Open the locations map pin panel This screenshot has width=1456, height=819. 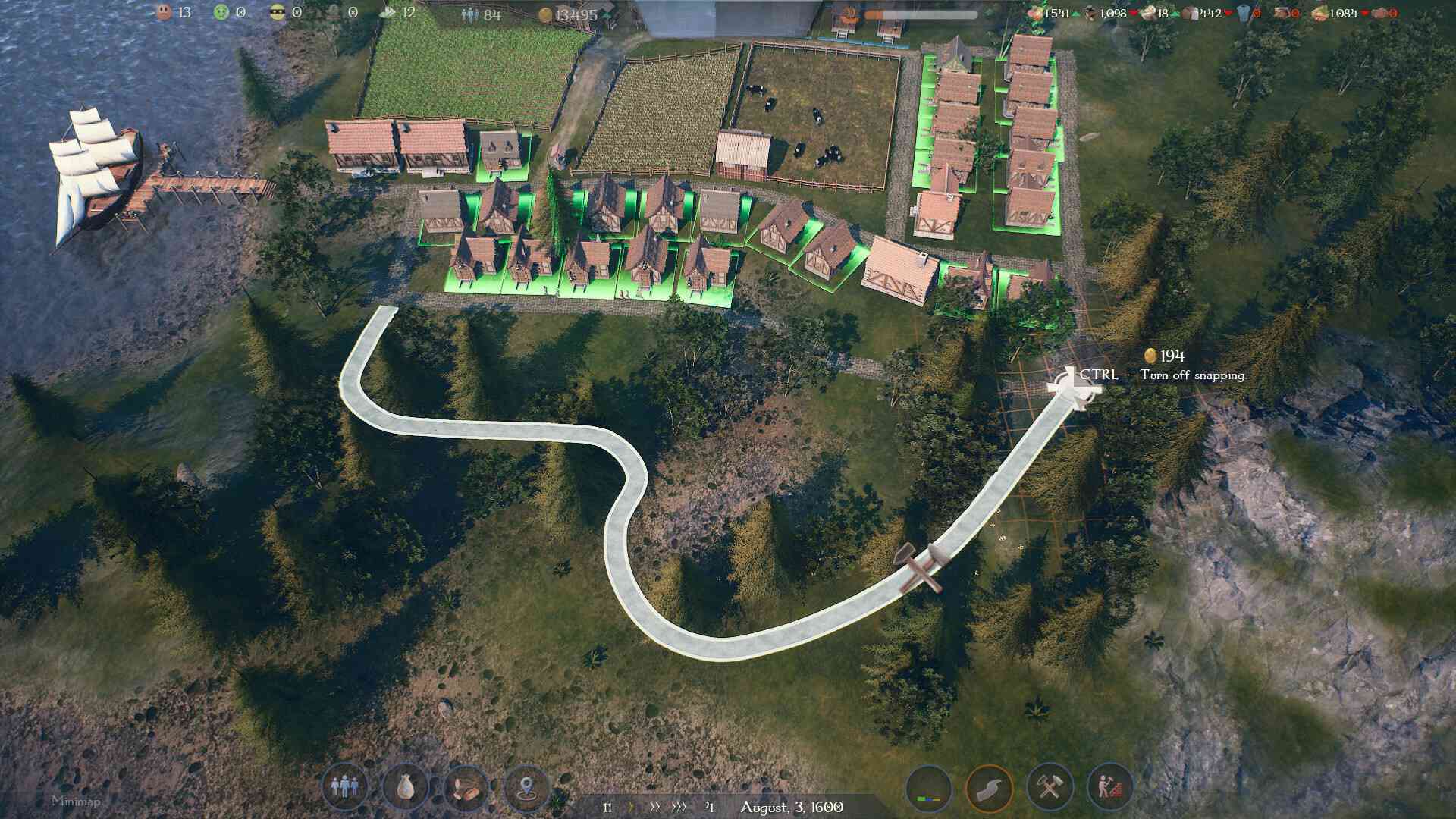529,789
